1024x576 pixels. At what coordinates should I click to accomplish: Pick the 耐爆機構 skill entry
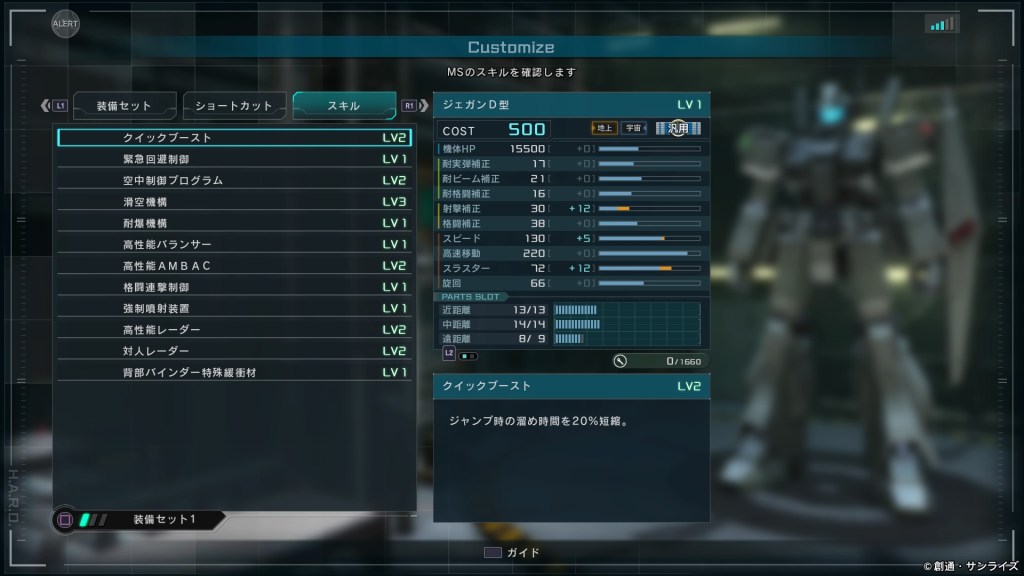click(x=235, y=223)
